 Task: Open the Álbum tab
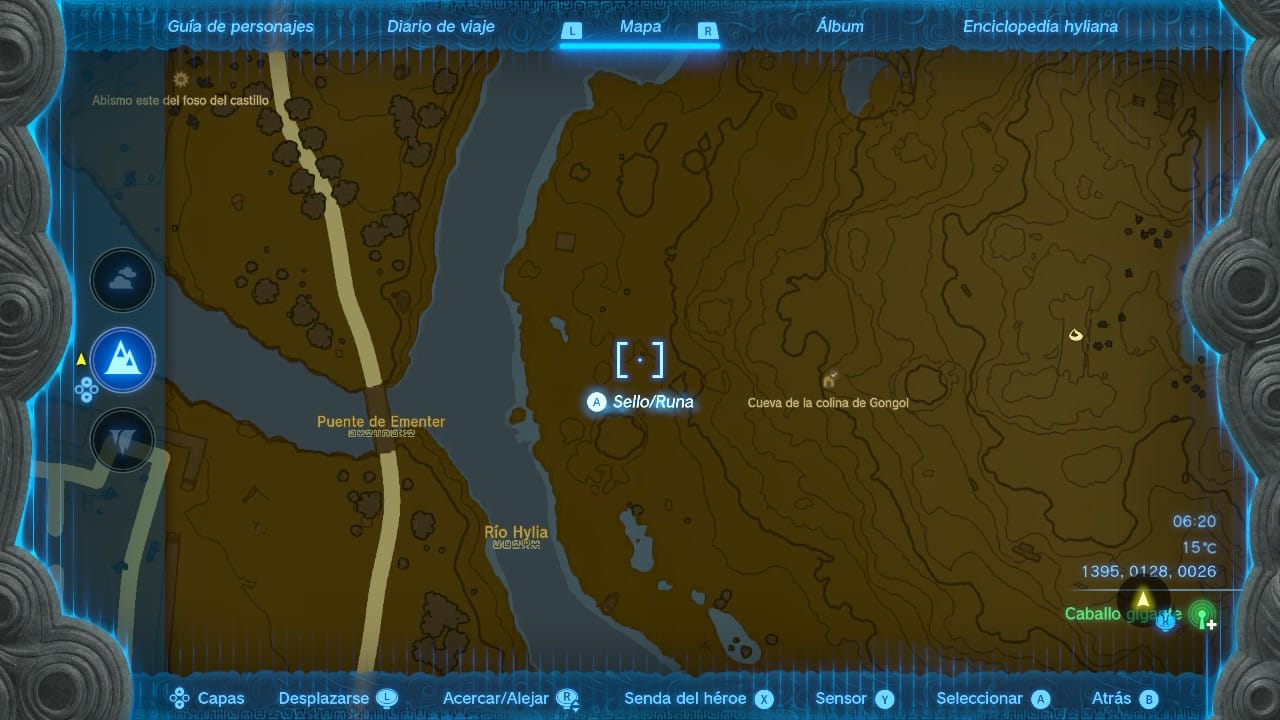click(840, 27)
